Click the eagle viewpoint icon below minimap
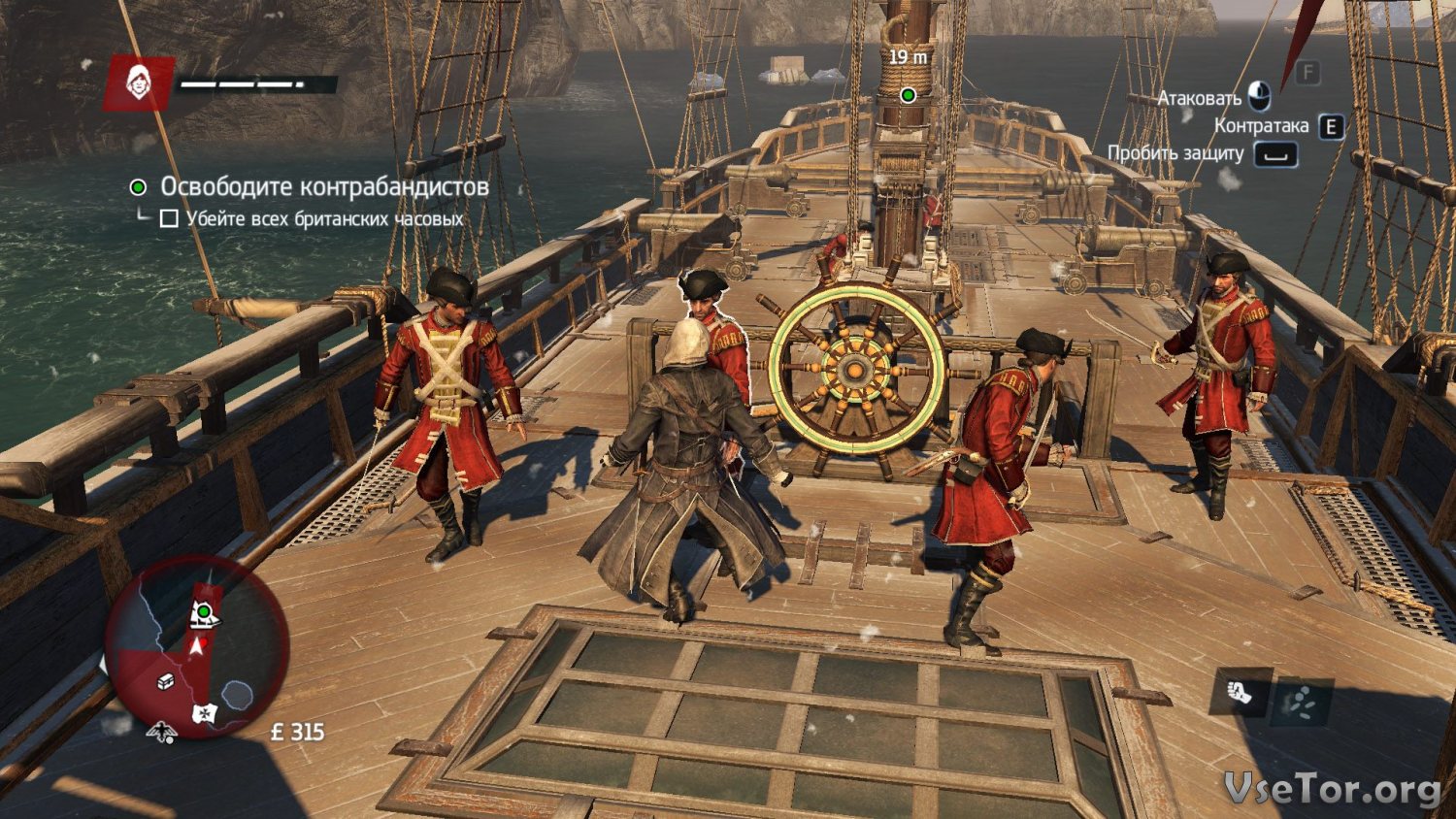The width and height of the screenshot is (1456, 819). 161,732
